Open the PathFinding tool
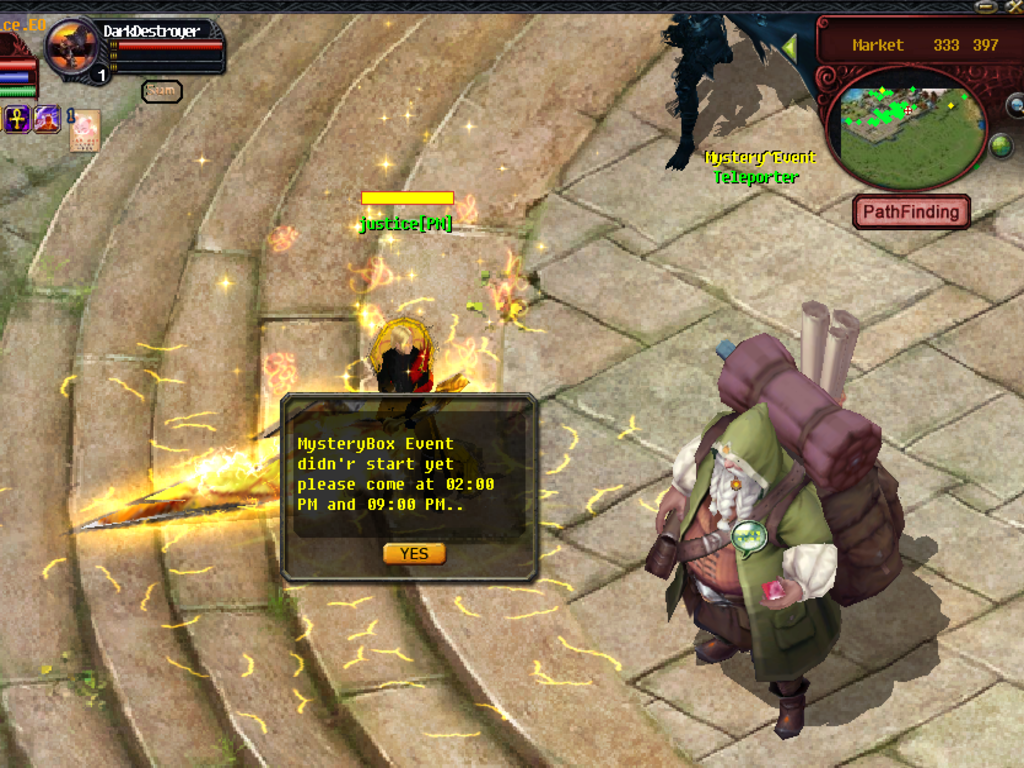 point(911,212)
